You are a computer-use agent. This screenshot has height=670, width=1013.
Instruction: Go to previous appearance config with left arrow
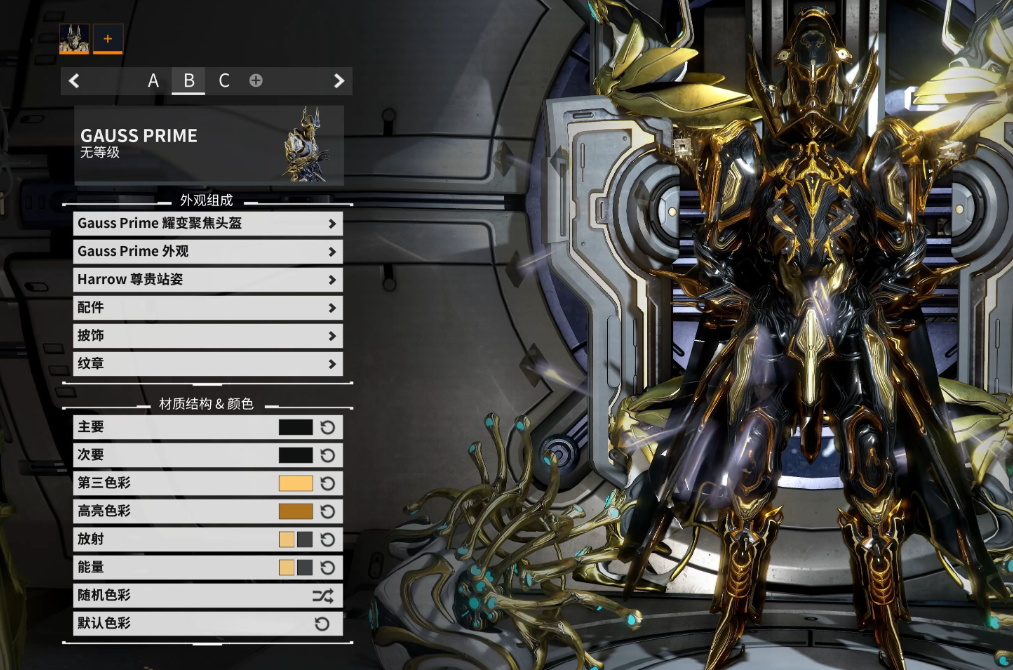point(75,81)
